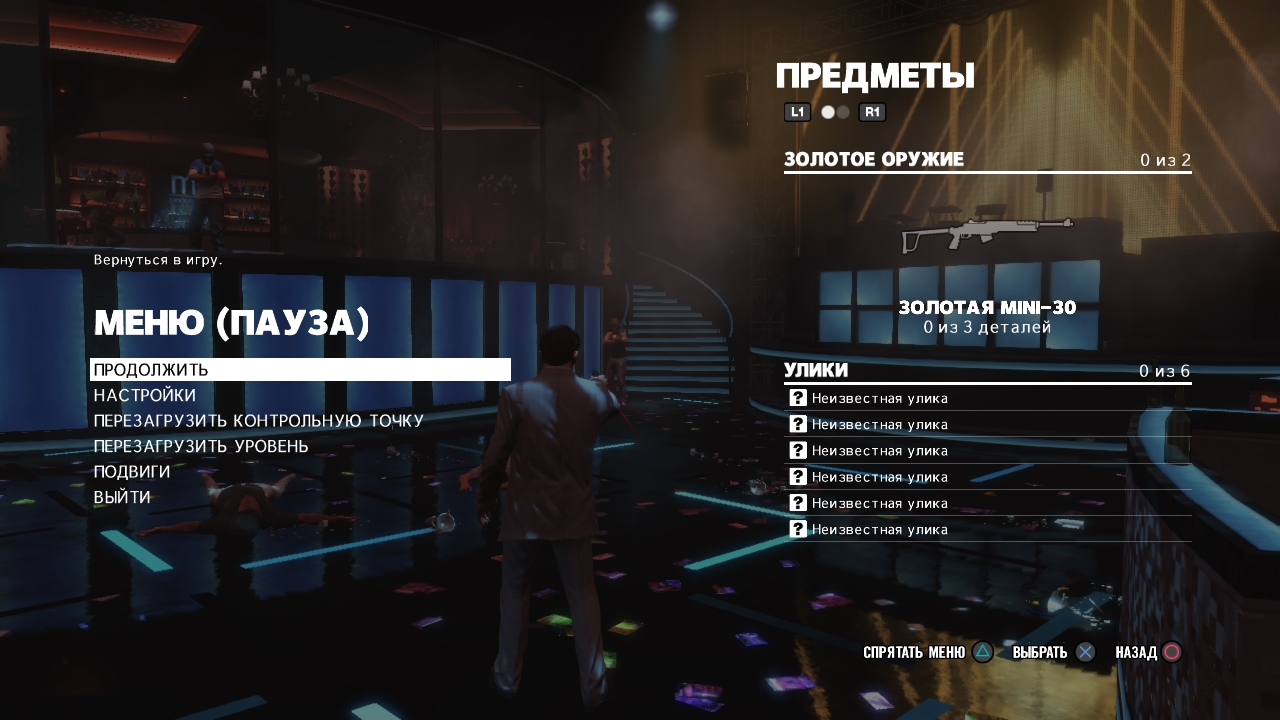1280x720 pixels.
Task: Select ПЕРЕЗАГРУЗИТЬ УРОВЕНЬ option
Action: point(201,446)
